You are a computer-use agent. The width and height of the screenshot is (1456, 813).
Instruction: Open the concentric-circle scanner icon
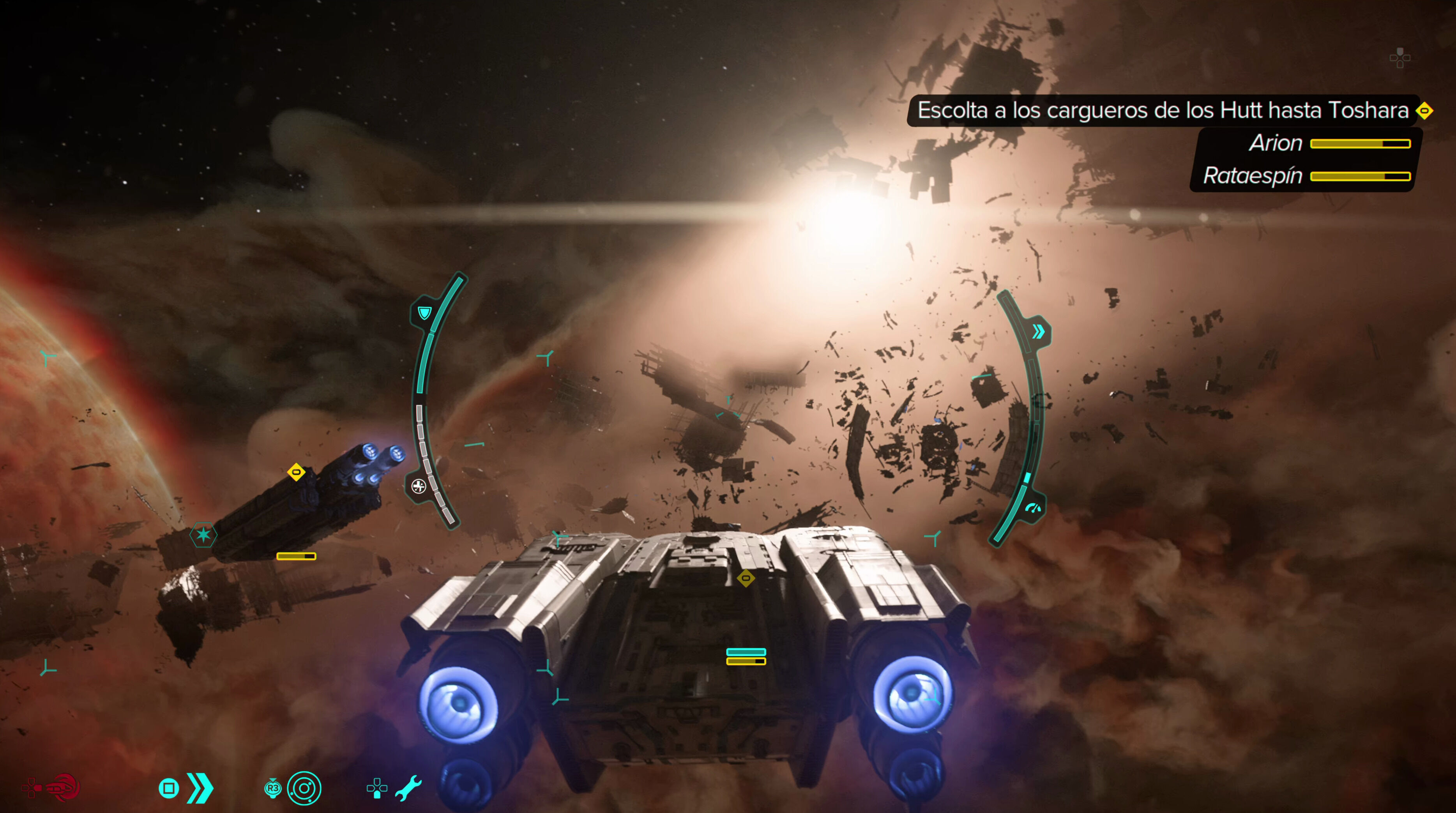pos(304,788)
